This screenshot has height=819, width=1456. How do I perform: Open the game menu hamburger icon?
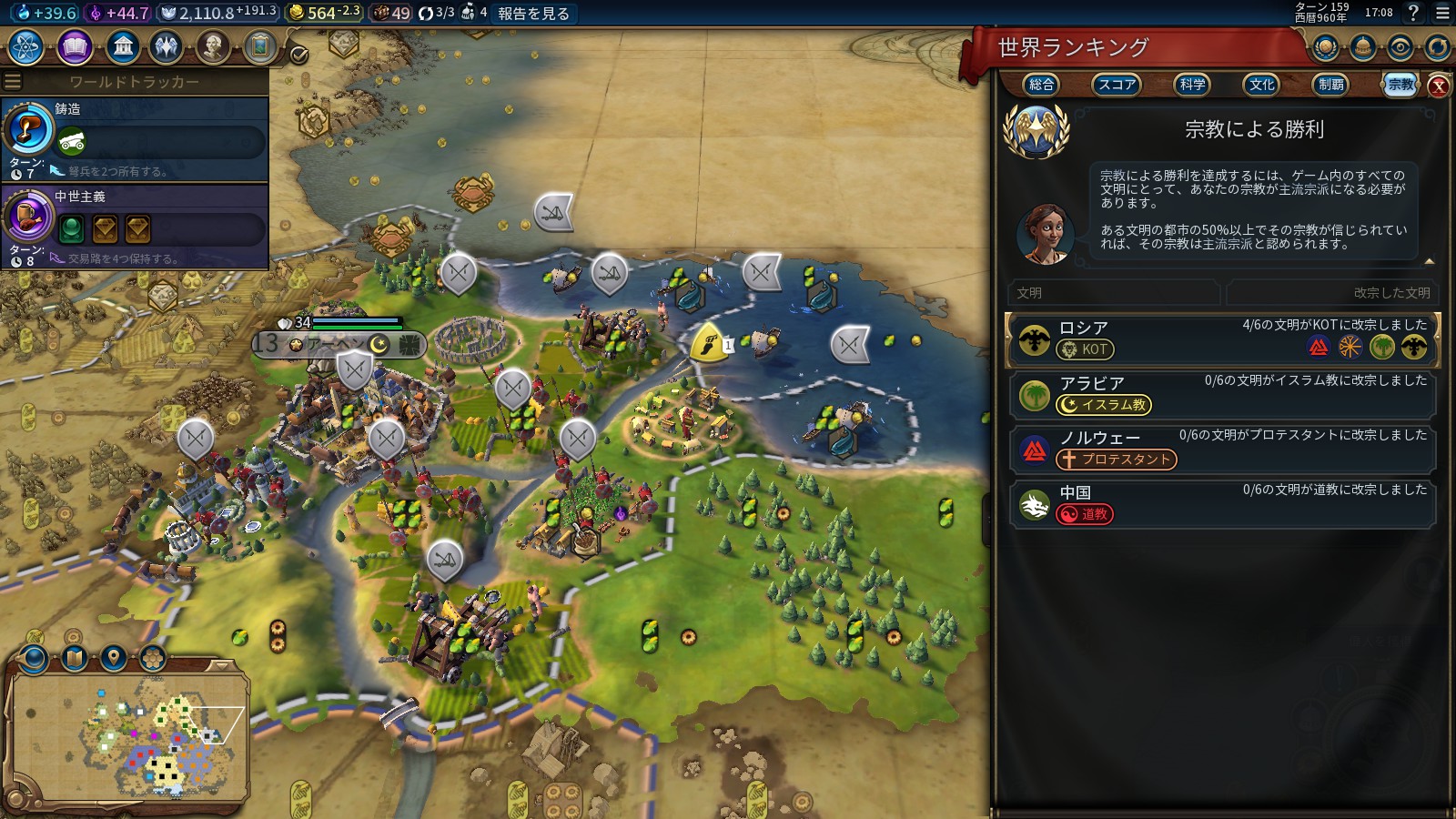(1442, 13)
